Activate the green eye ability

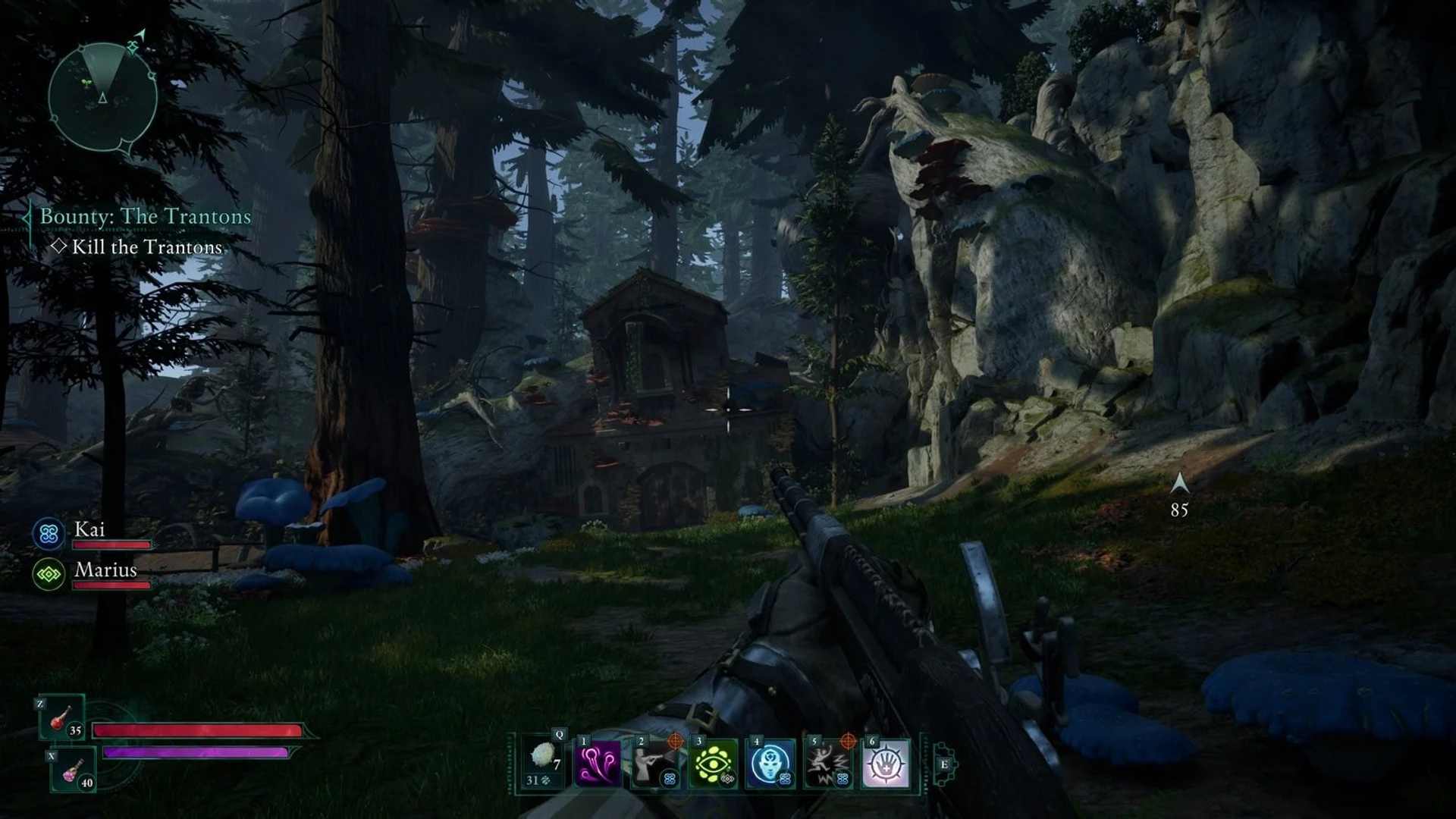[714, 763]
